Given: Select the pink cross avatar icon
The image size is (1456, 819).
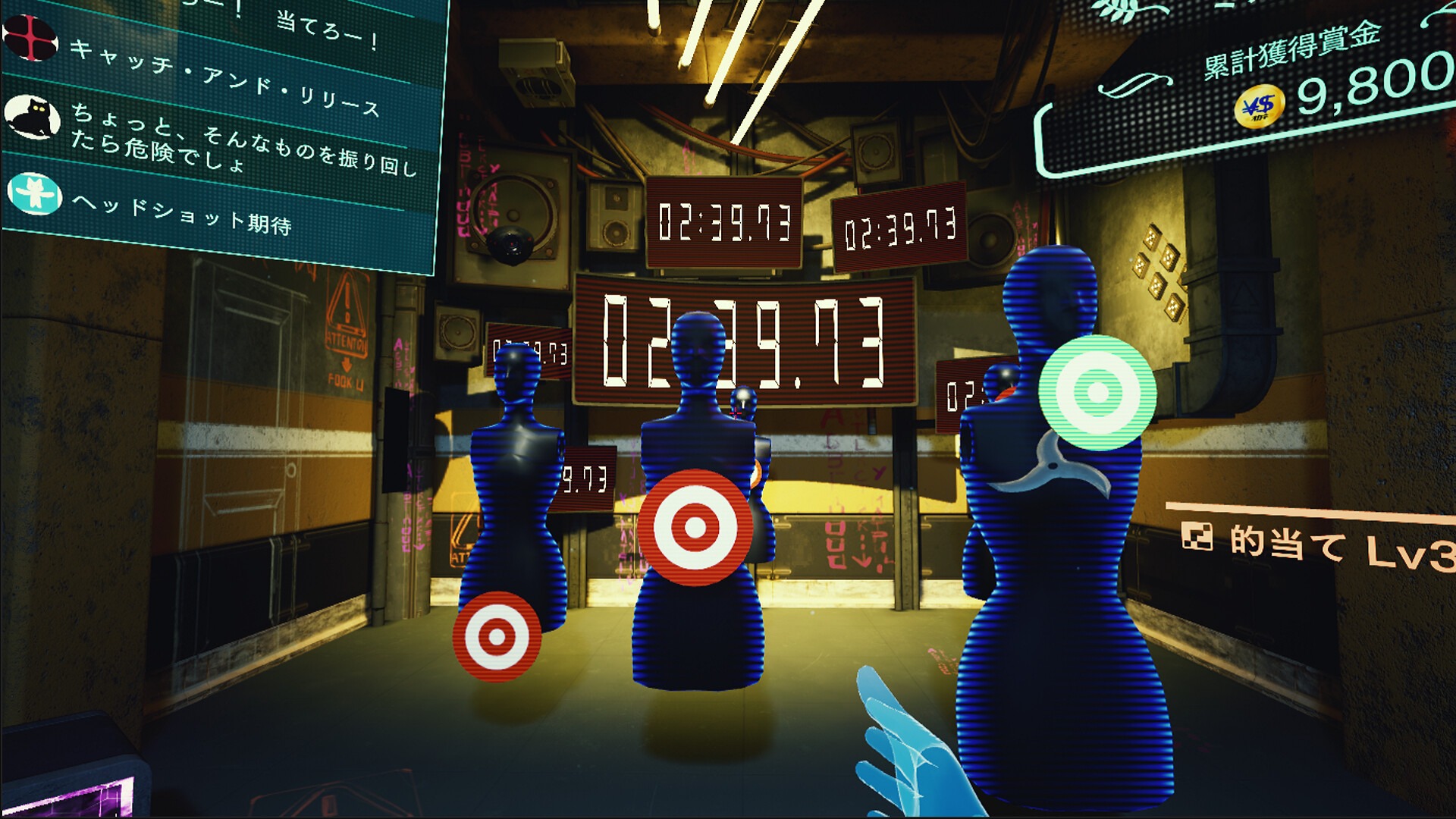Looking at the screenshot, I should pos(32,37).
